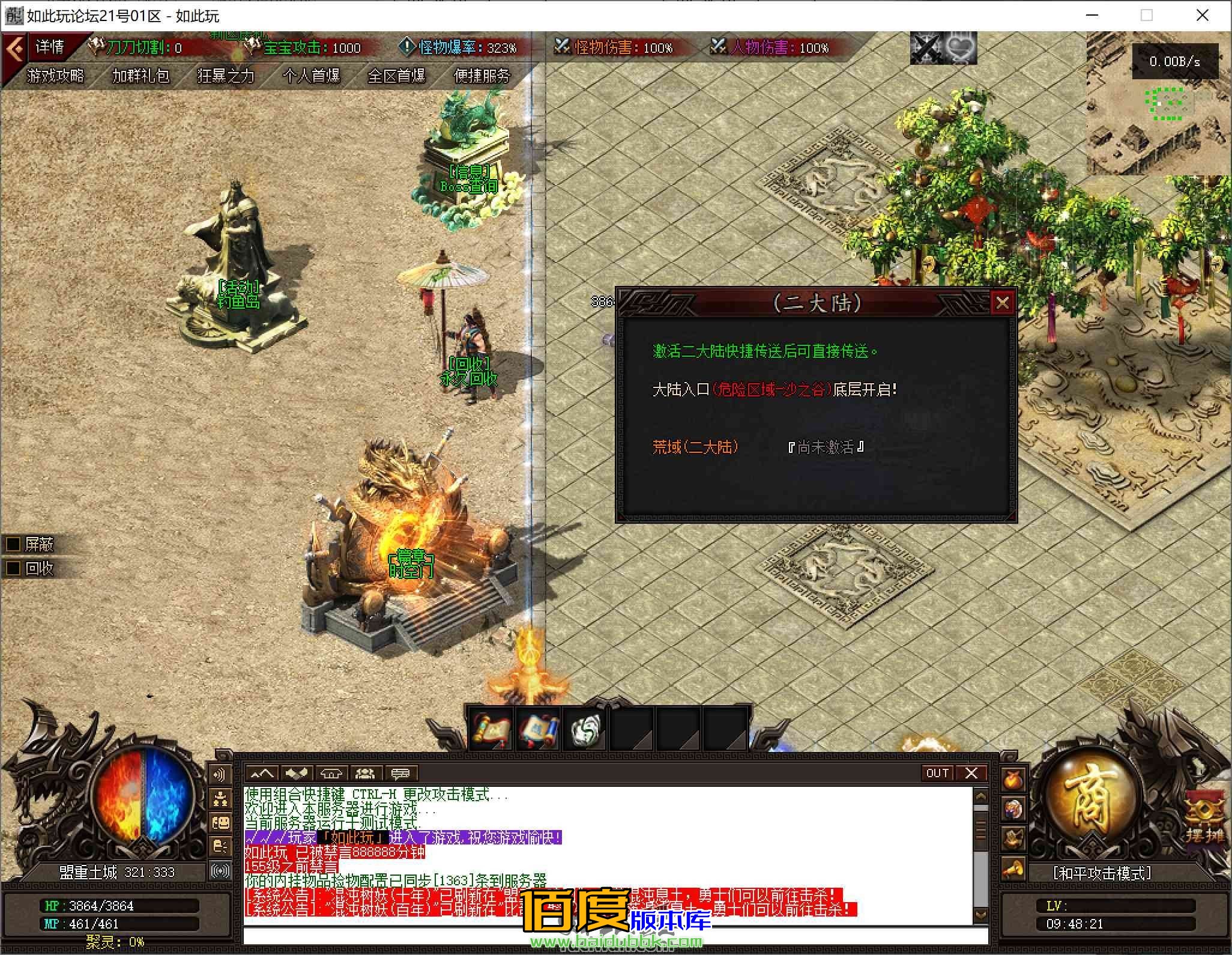Collapse the top info bar using the left arrow
Viewport: 1232px width, 955px height.
(15, 48)
